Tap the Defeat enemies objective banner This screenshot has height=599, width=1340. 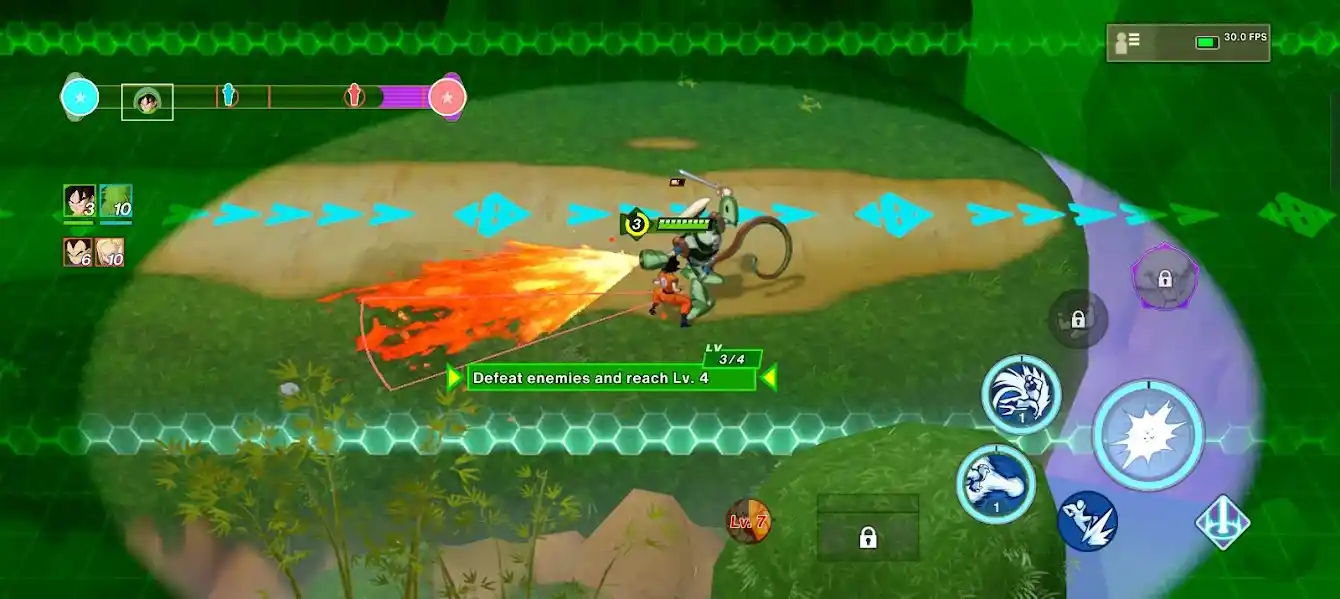tap(611, 378)
